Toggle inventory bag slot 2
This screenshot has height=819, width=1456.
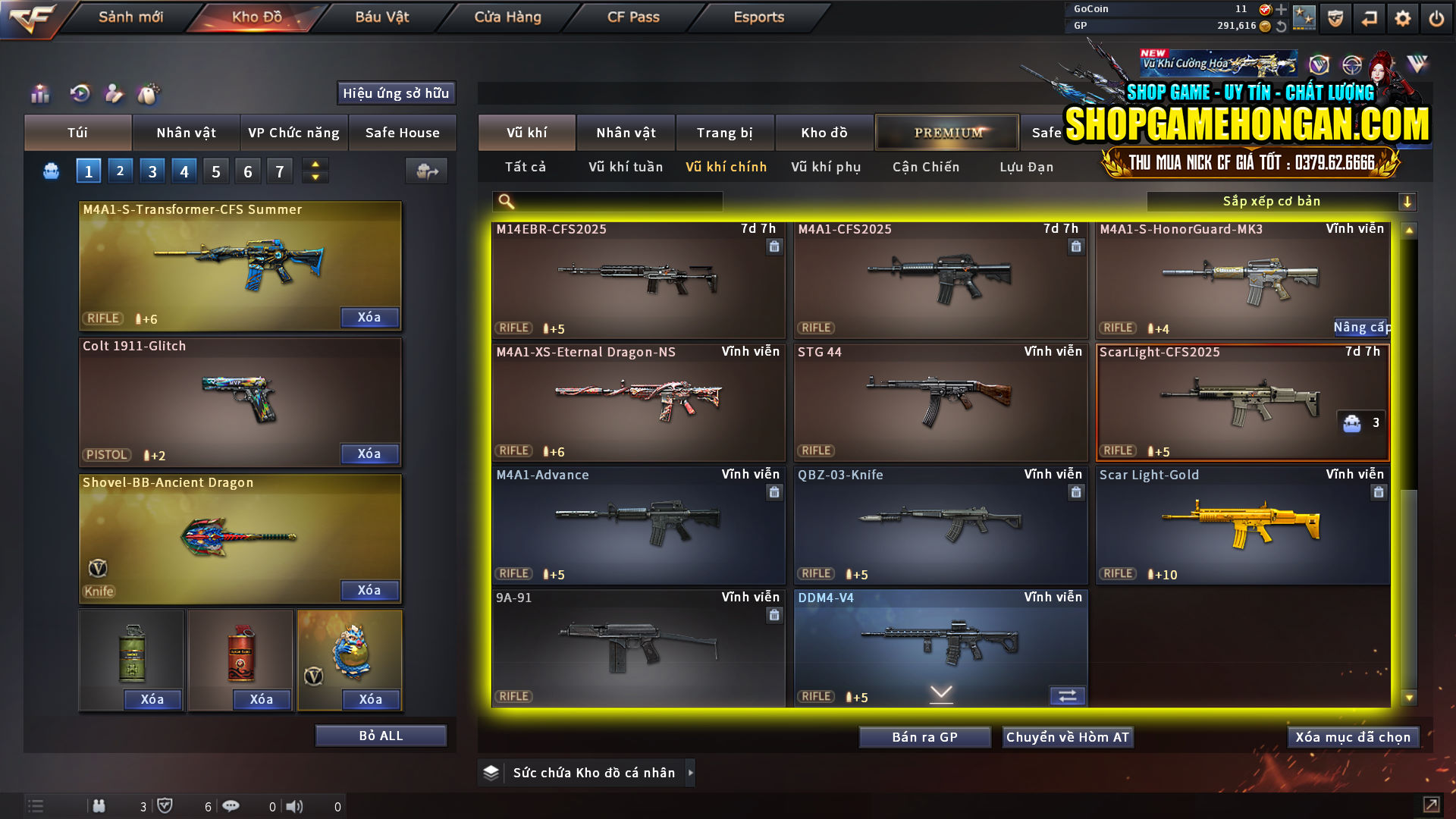click(120, 171)
